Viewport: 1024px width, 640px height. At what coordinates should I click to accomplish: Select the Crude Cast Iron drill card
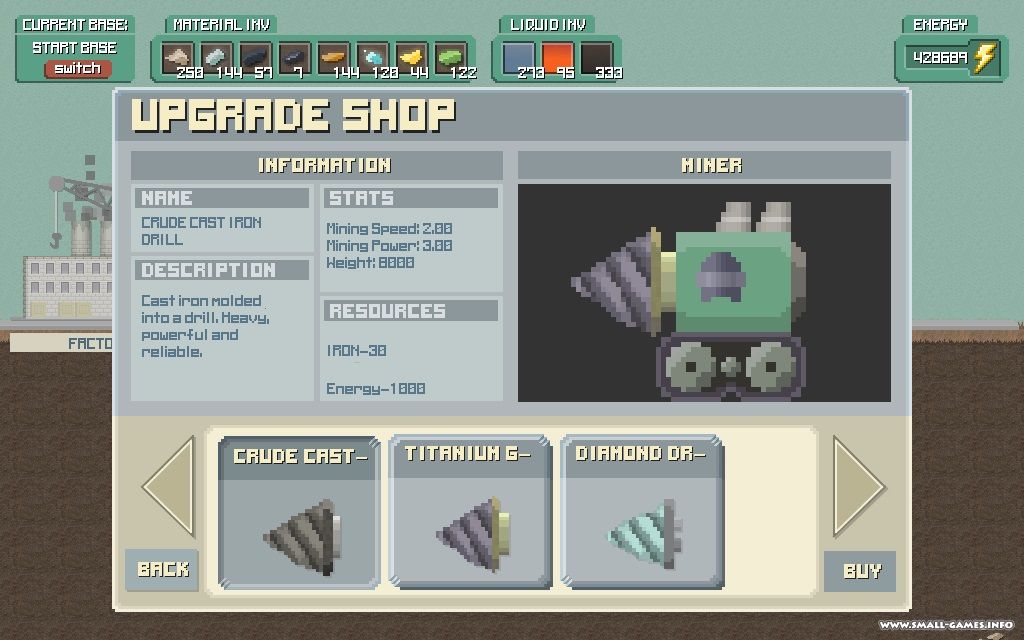[x=299, y=512]
